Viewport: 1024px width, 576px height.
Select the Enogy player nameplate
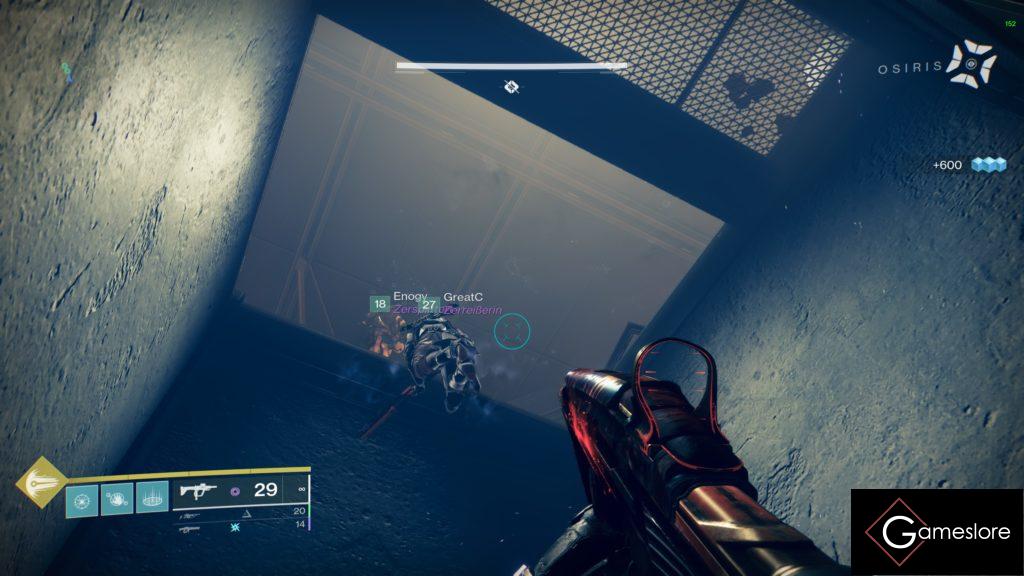click(x=409, y=297)
